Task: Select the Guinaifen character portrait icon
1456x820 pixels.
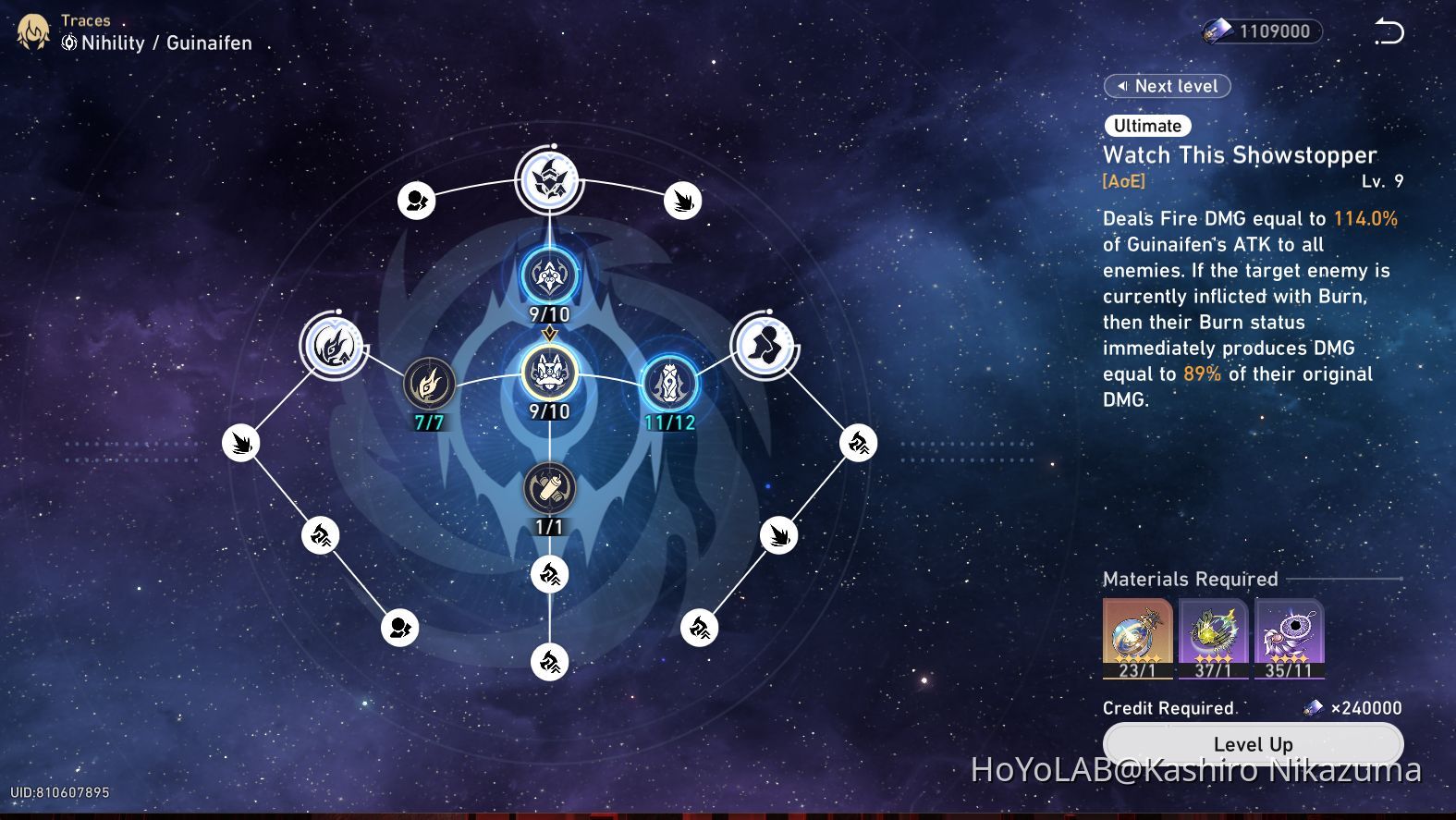Action: tap(32, 31)
